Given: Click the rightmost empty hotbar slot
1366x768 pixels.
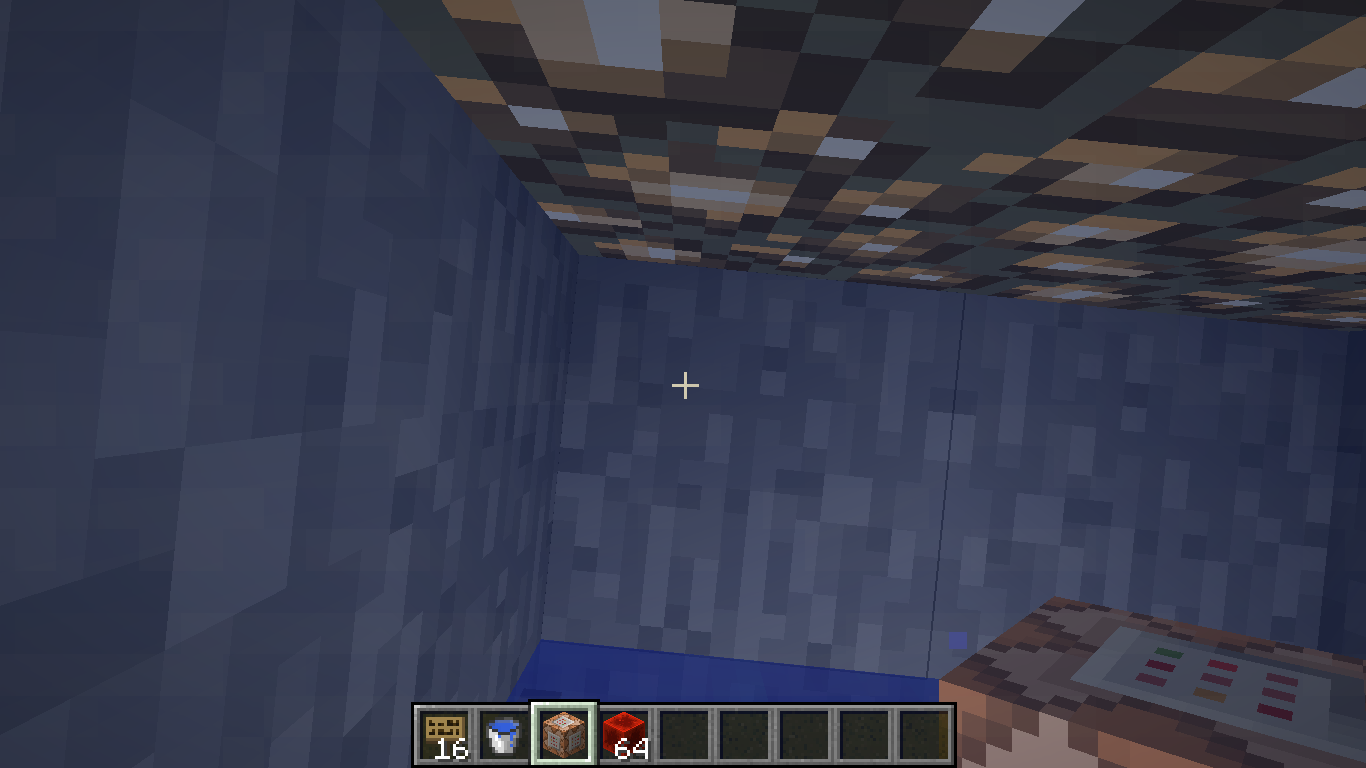Looking at the screenshot, I should [x=925, y=732].
